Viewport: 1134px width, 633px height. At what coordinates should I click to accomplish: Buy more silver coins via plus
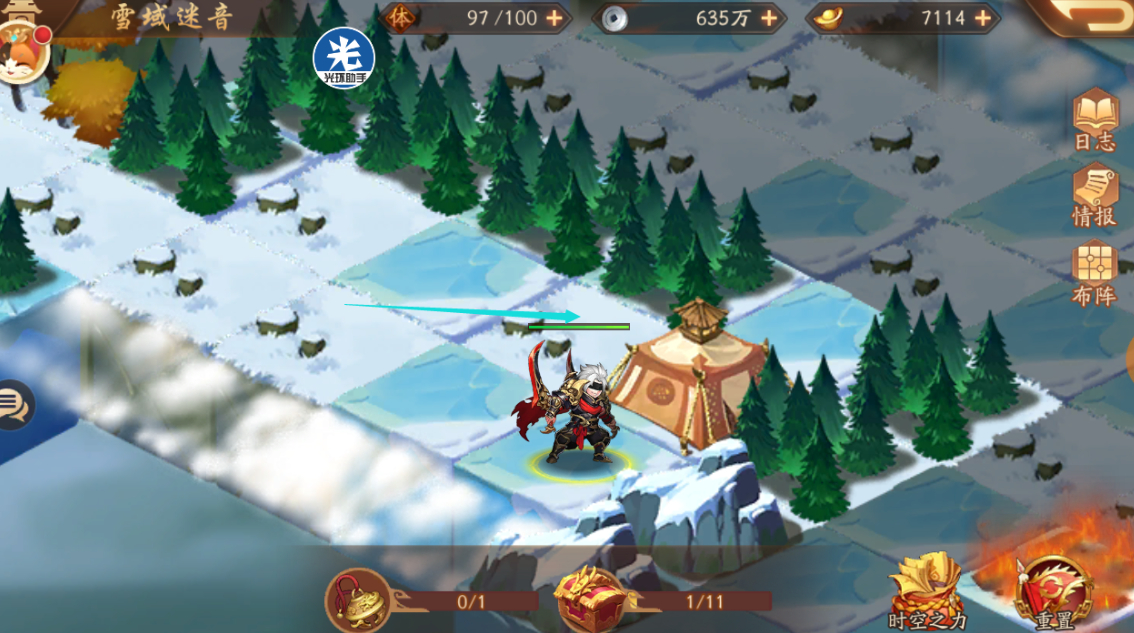pyautogui.click(x=769, y=18)
